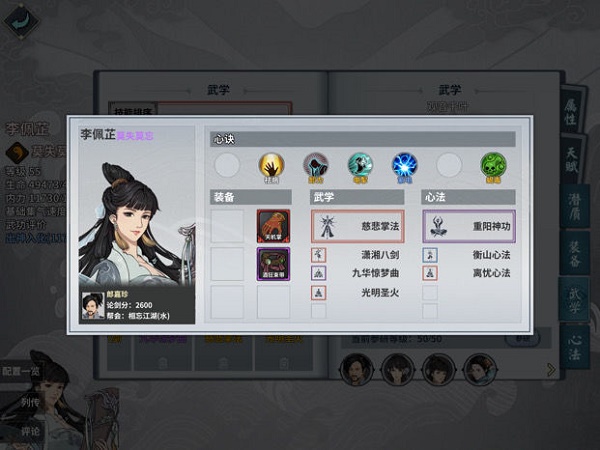Click the back arrow button
Viewport: 600px width, 450px height.
(x=18, y=19)
